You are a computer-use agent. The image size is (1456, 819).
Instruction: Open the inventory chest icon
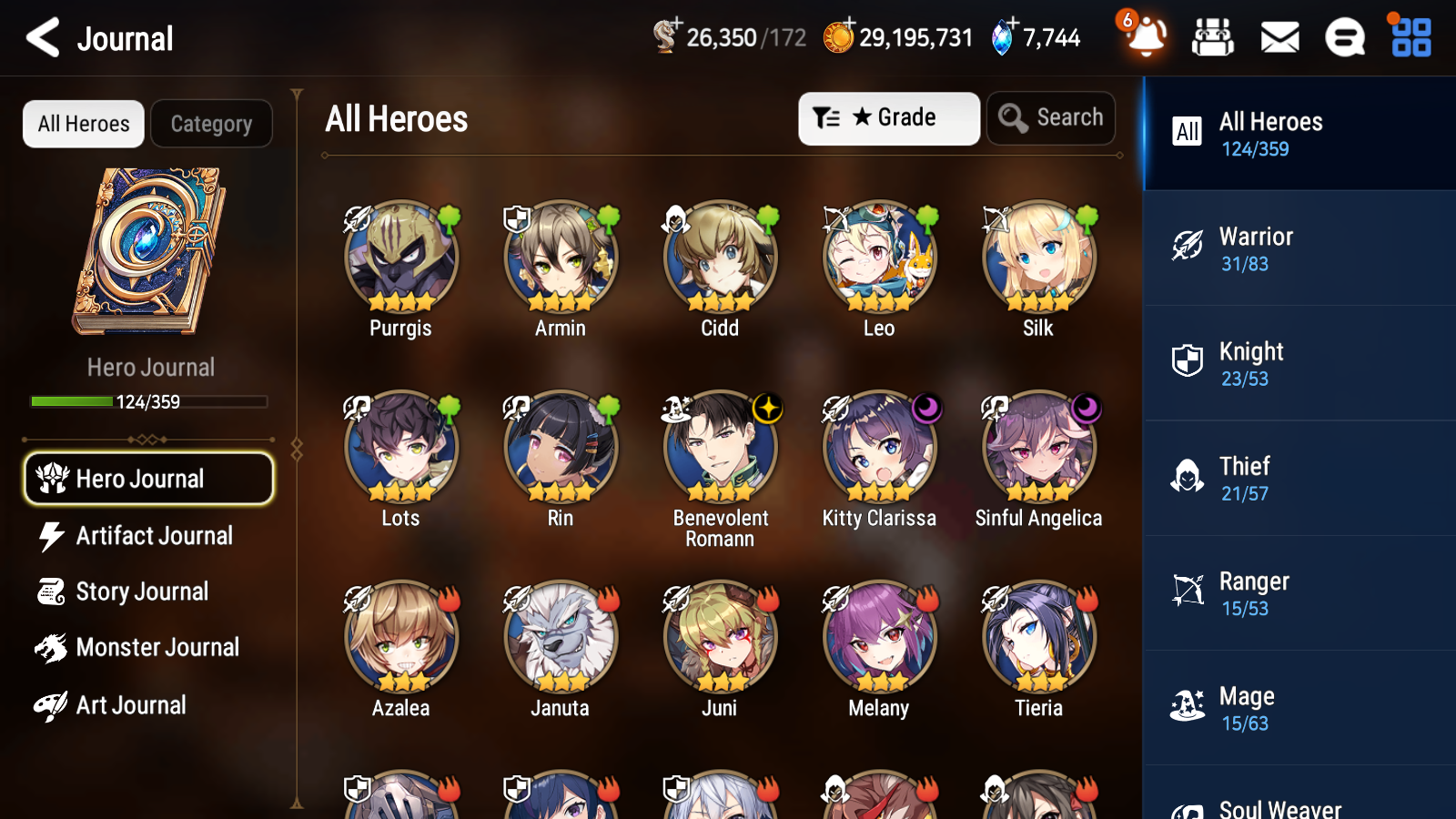coord(1214,38)
